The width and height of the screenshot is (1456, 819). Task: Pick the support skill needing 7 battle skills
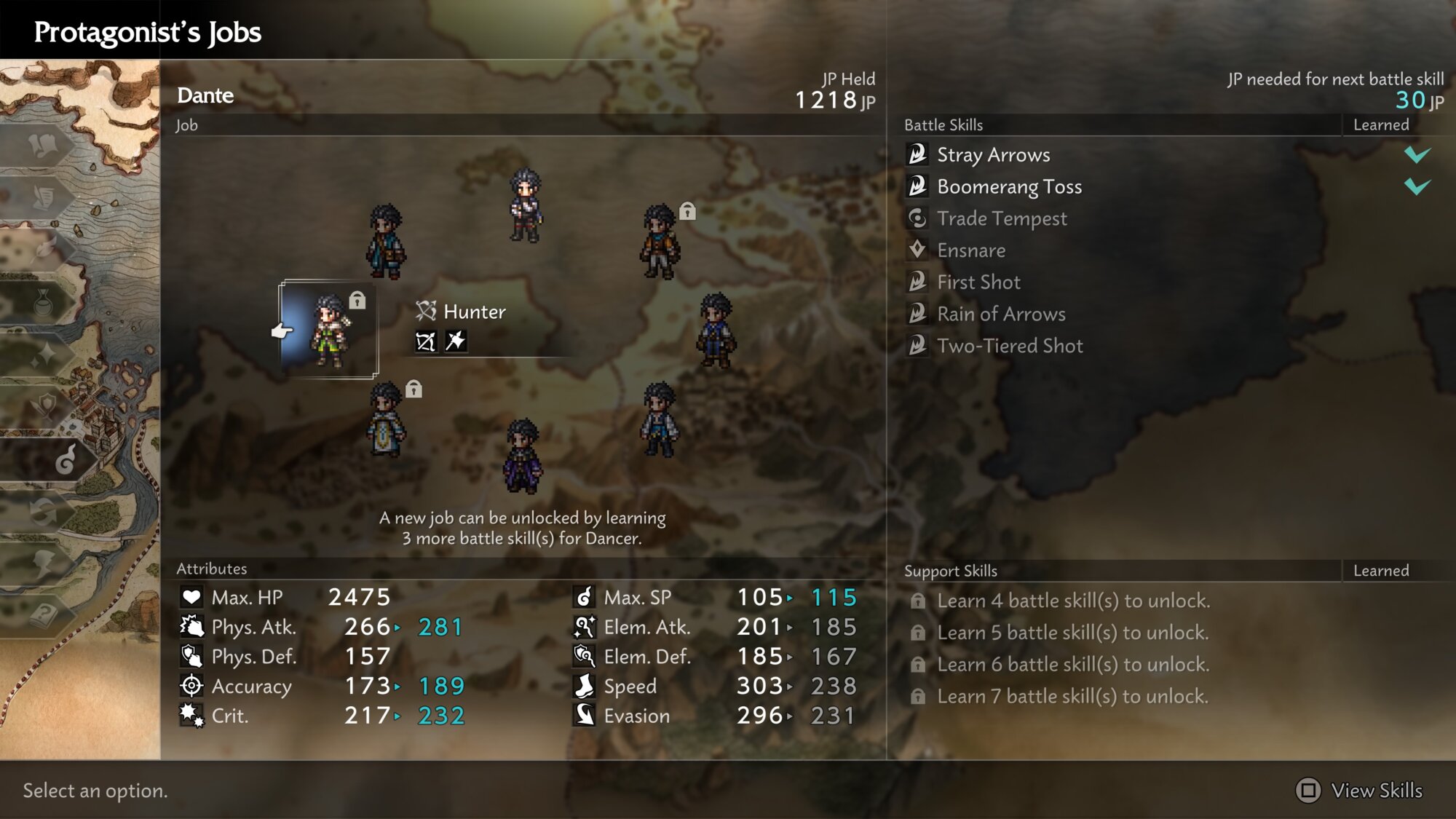point(1072,697)
